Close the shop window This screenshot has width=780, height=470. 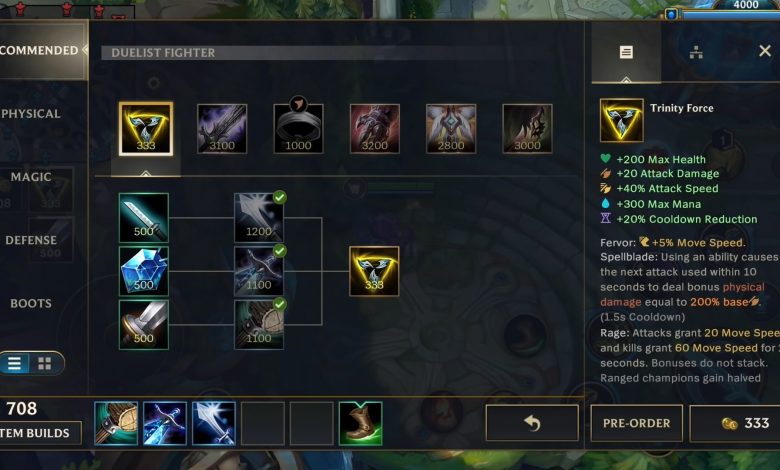coord(765,51)
